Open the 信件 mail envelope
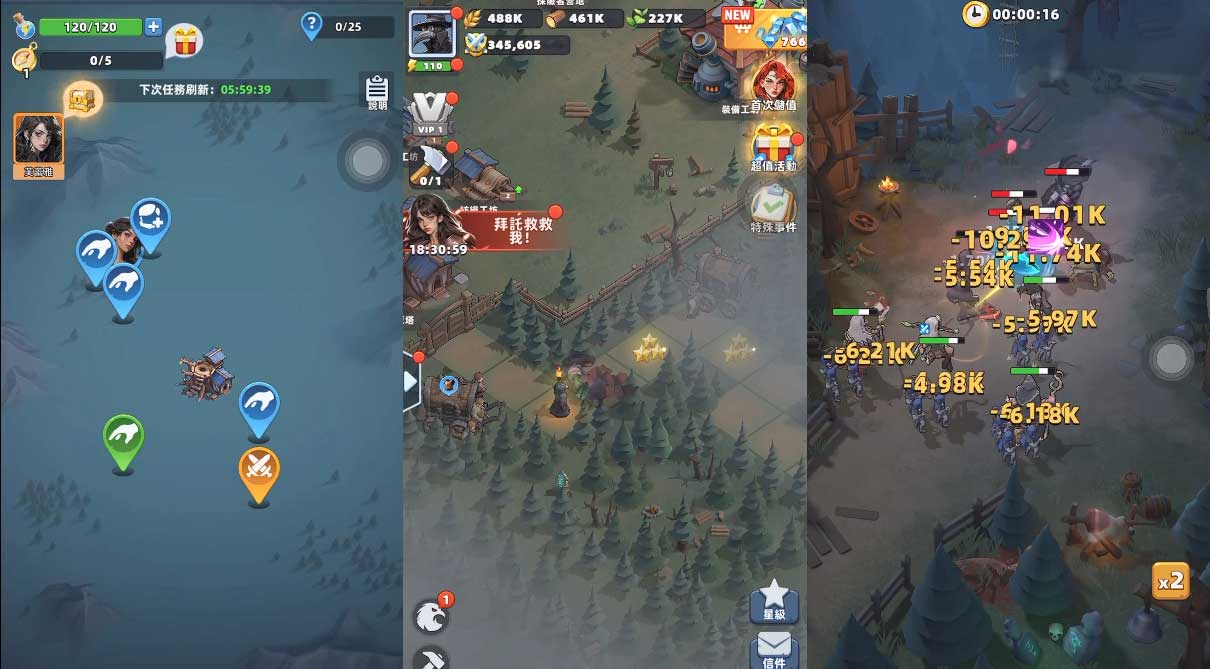 pos(774,648)
